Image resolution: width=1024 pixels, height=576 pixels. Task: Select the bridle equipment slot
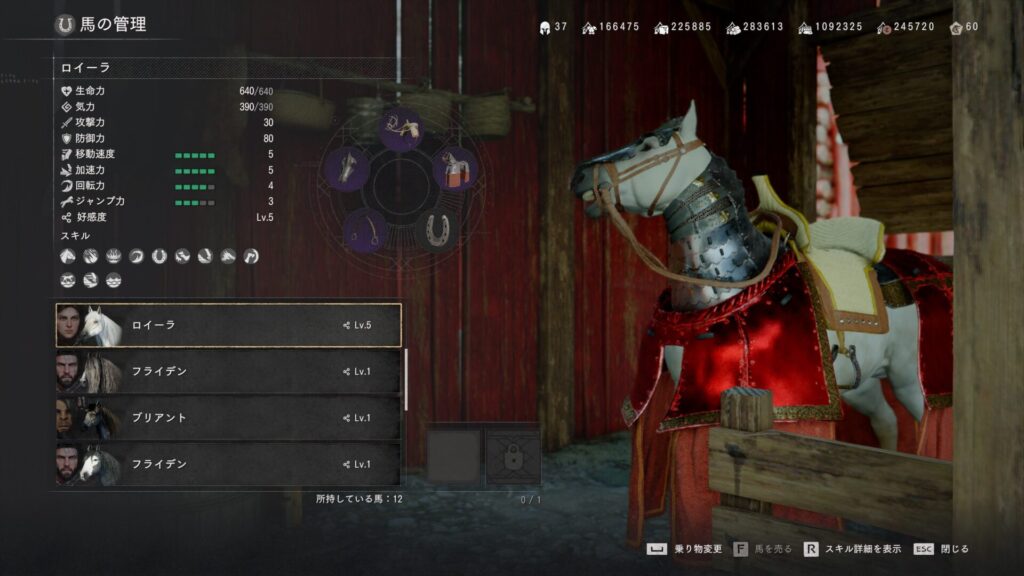point(400,128)
